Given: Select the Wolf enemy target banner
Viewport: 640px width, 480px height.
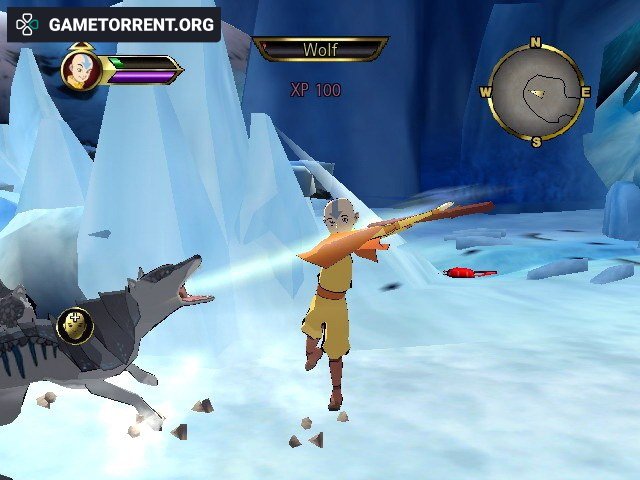Looking at the screenshot, I should tap(320, 49).
